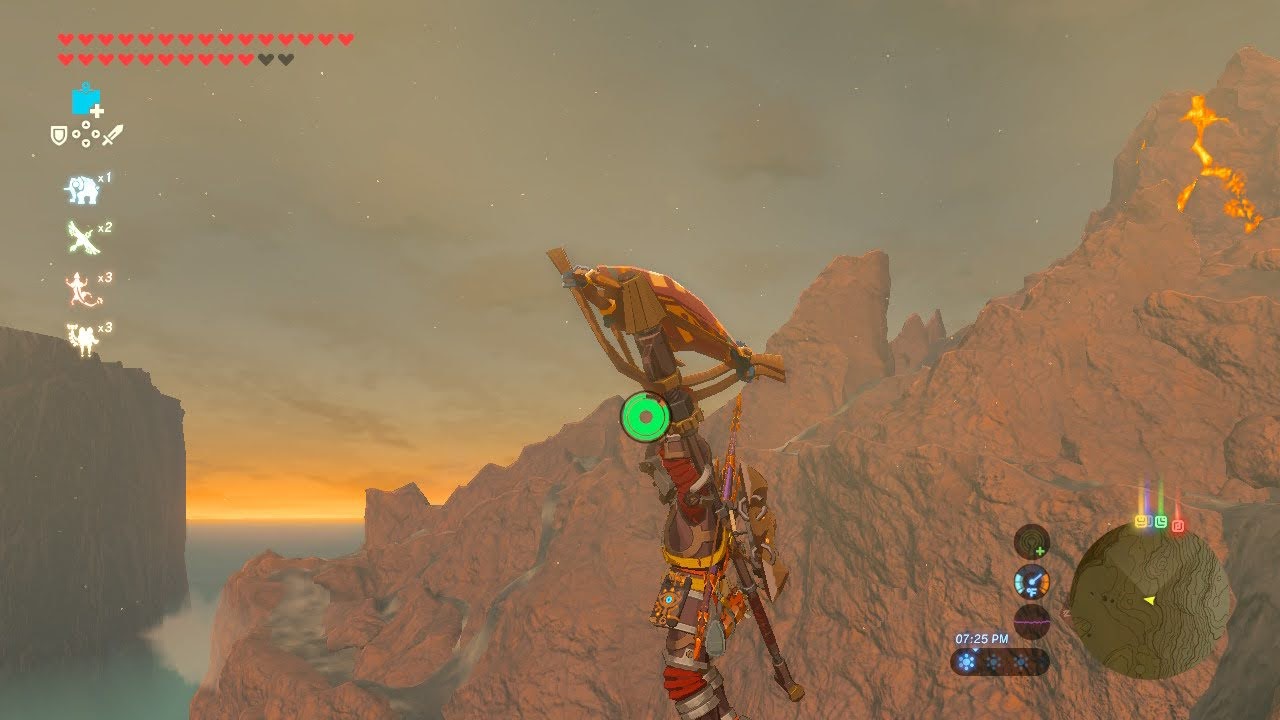This screenshot has width=1280, height=720.
Task: Use Urbosa's Fury camel ability icon
Action: pyautogui.click(x=82, y=338)
